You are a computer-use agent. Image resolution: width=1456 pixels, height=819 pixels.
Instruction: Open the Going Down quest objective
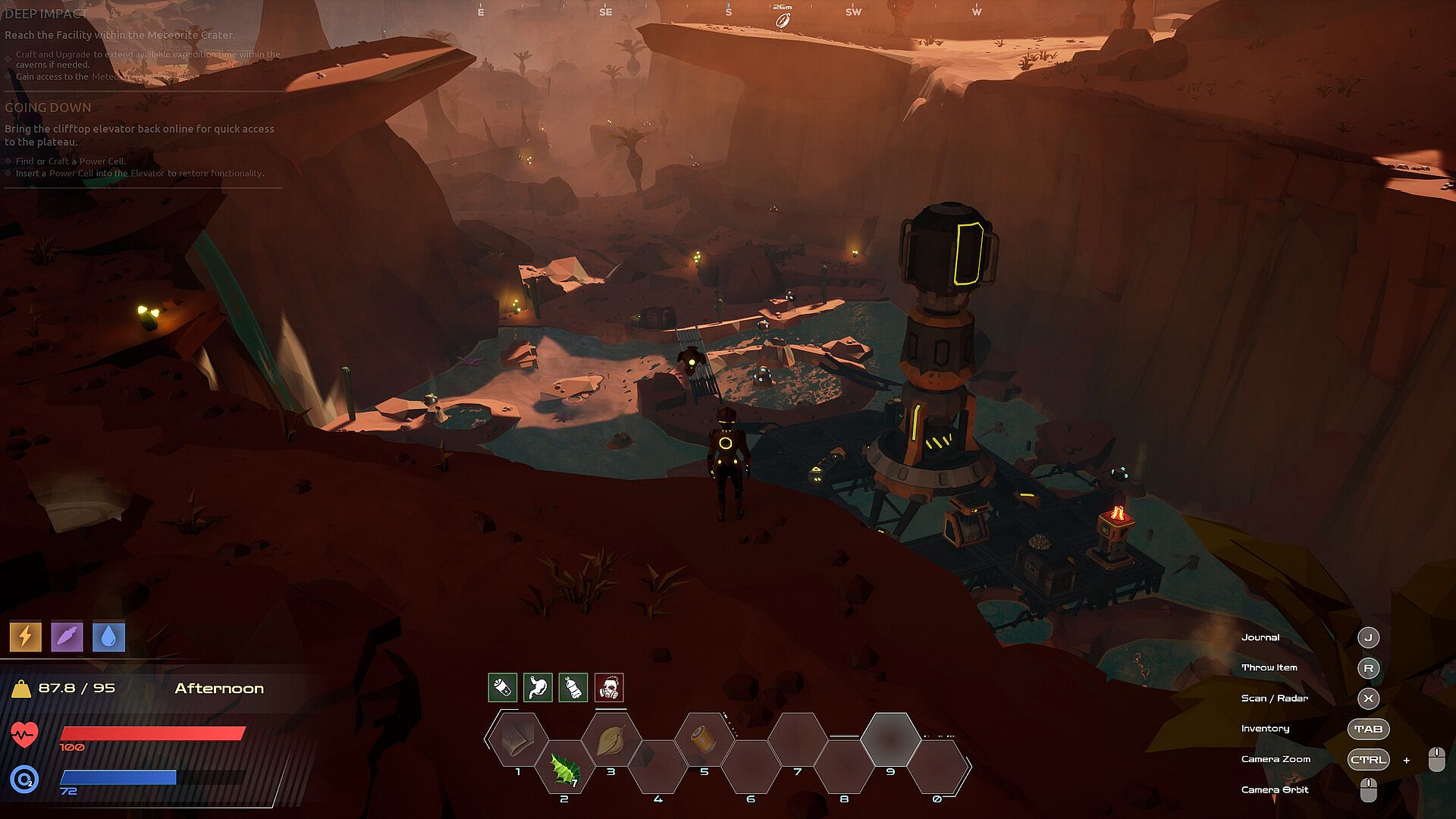point(48,108)
